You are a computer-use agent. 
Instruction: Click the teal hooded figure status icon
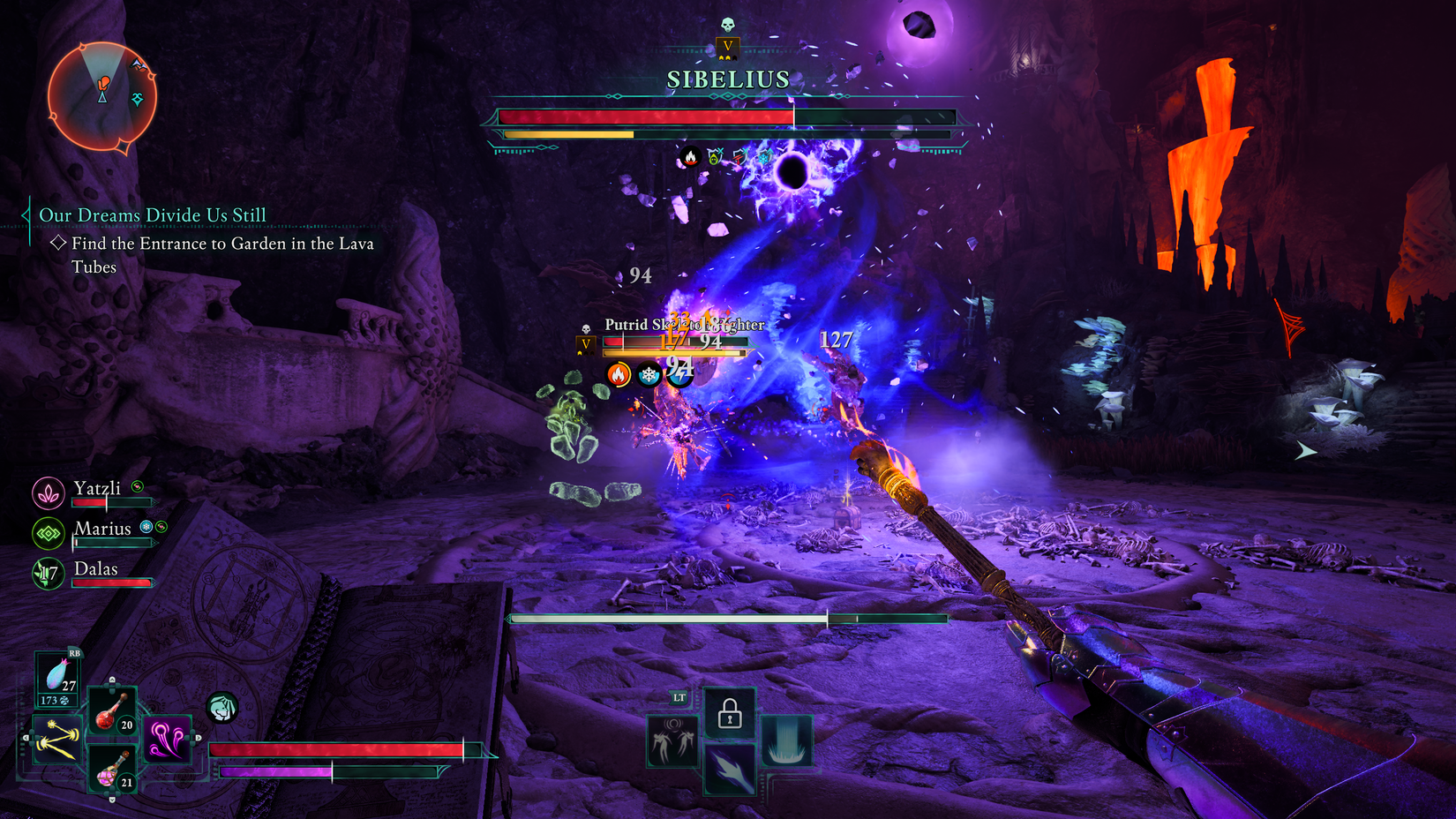222,707
